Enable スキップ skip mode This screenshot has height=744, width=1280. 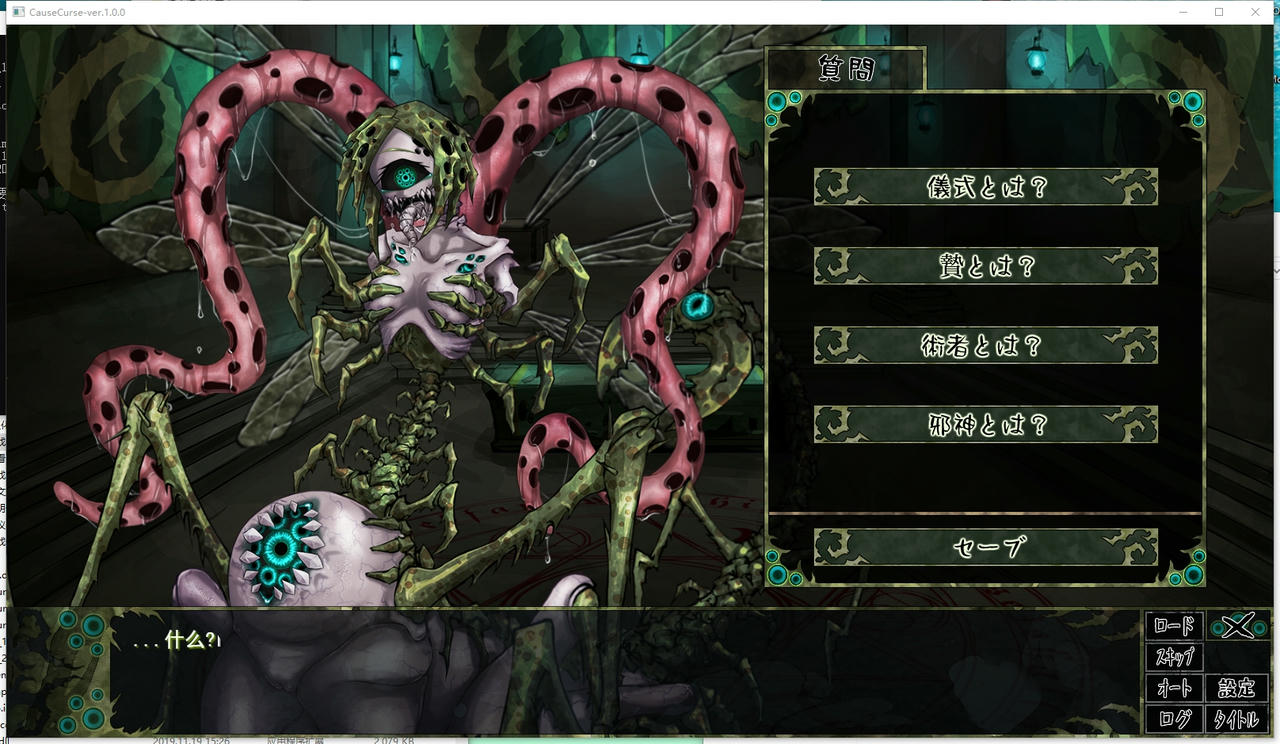coord(1177,658)
